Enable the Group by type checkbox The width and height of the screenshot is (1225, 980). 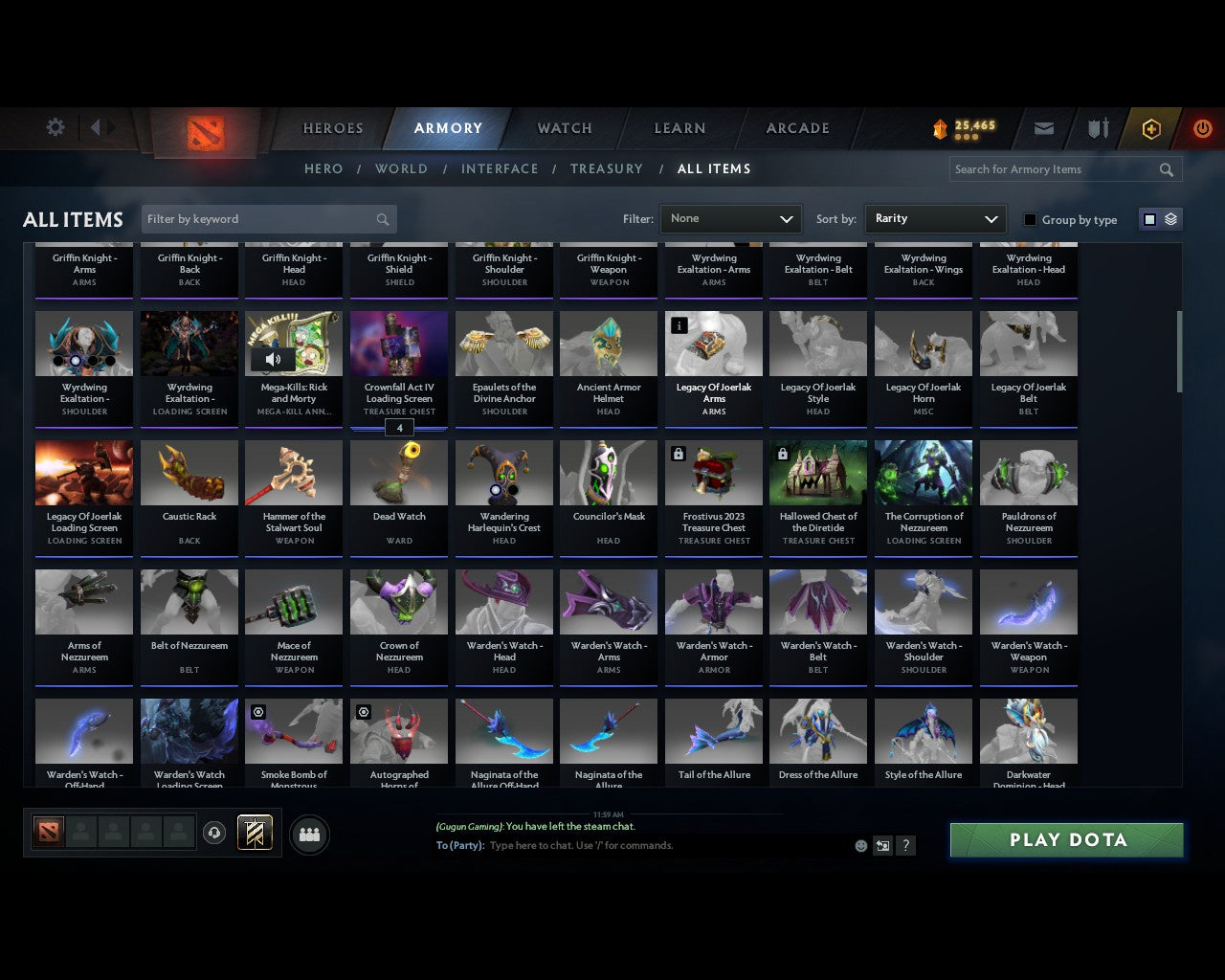1030,219
